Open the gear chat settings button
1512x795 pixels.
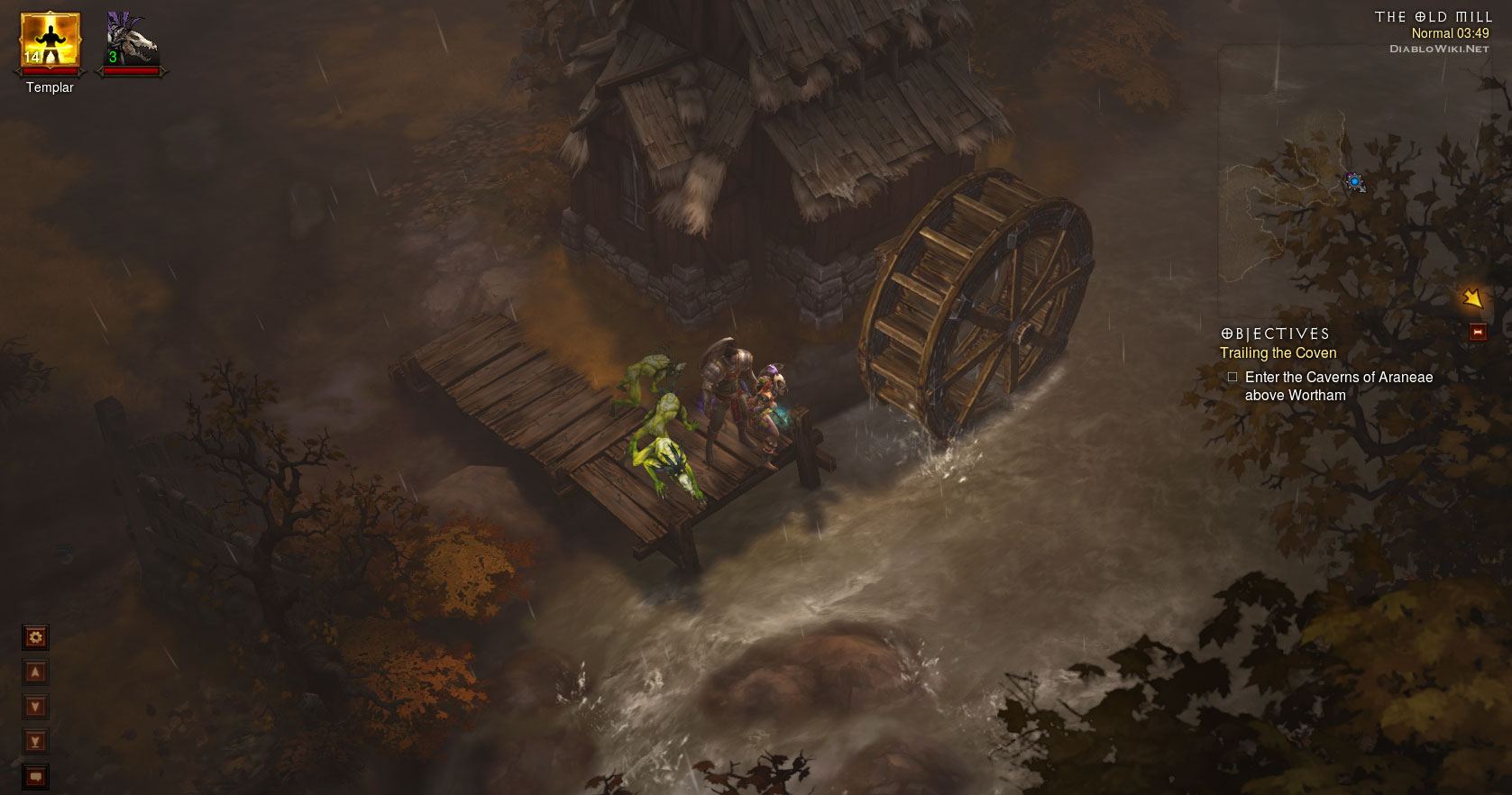click(35, 638)
